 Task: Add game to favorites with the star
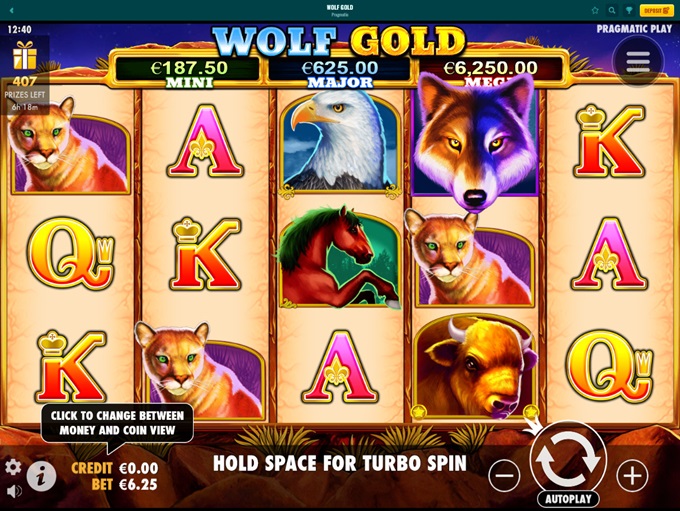click(595, 10)
